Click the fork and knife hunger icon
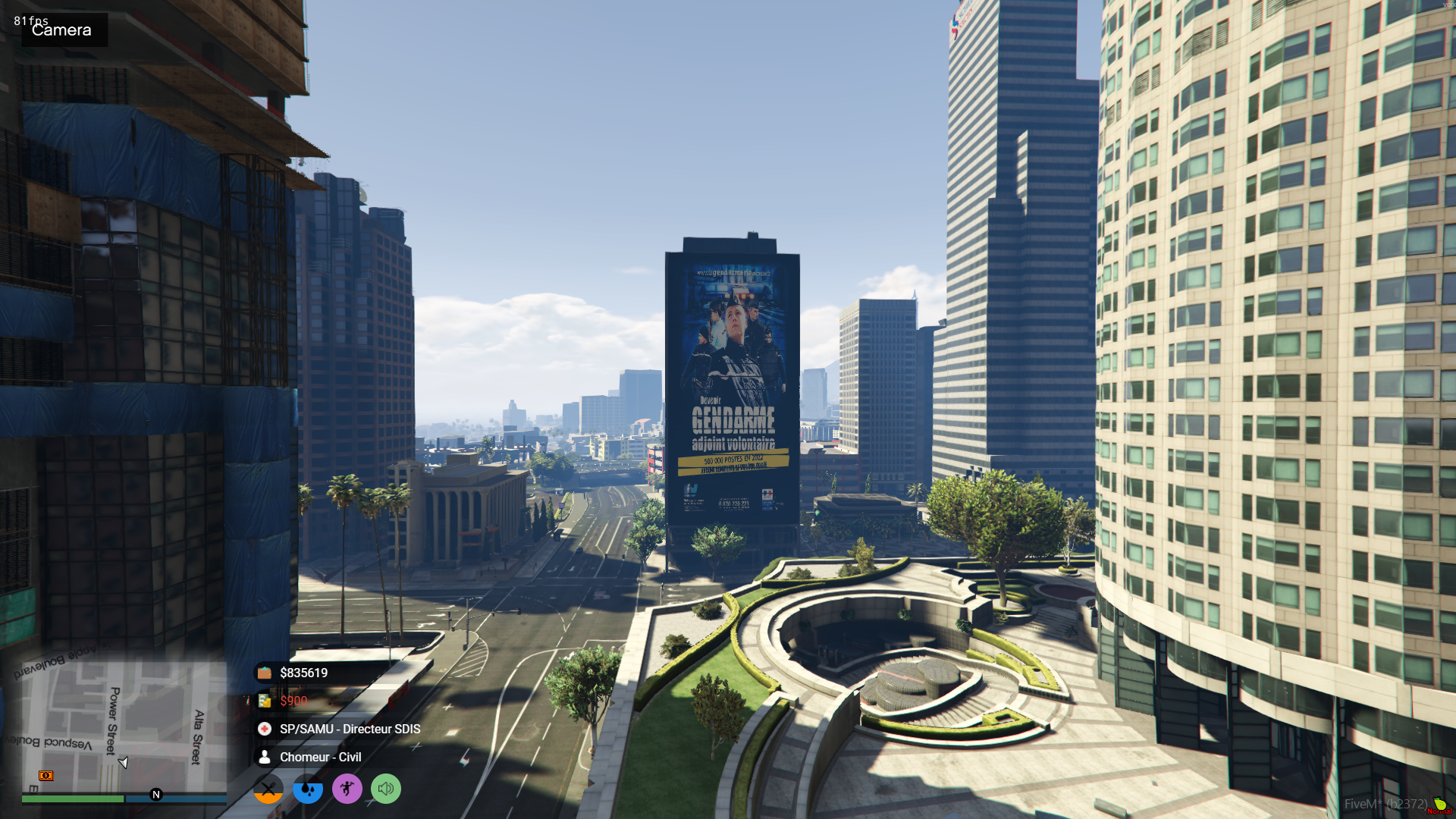Screen dimensions: 1456x819 [x=268, y=789]
